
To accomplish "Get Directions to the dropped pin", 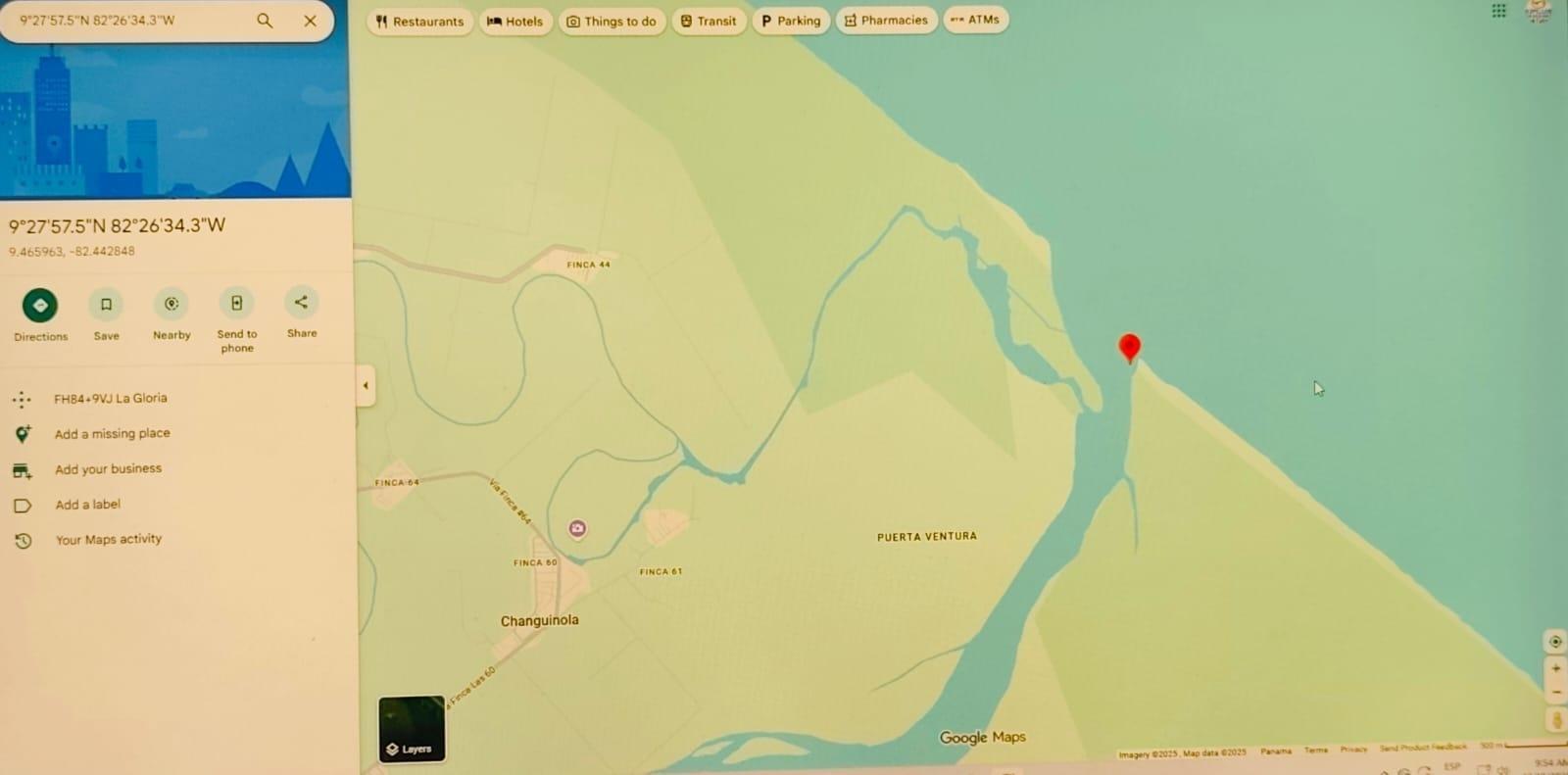I will (x=40, y=306).
